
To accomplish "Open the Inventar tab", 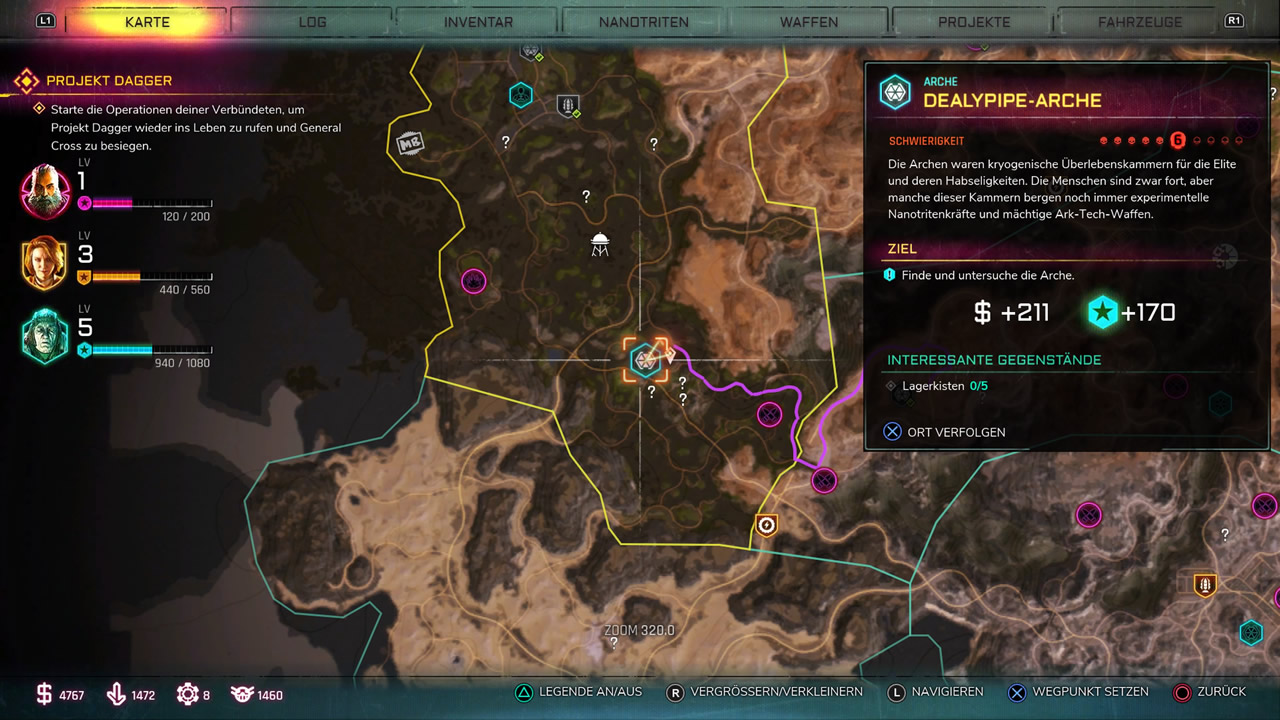I will tap(478, 22).
